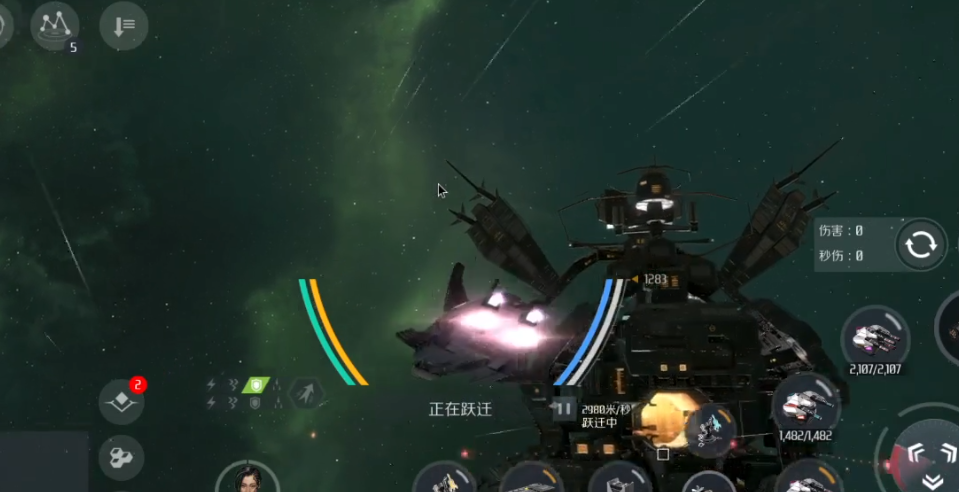Activate the weapon module showing 1,482/1,482
Screen dimensions: 959x492
[806, 405]
